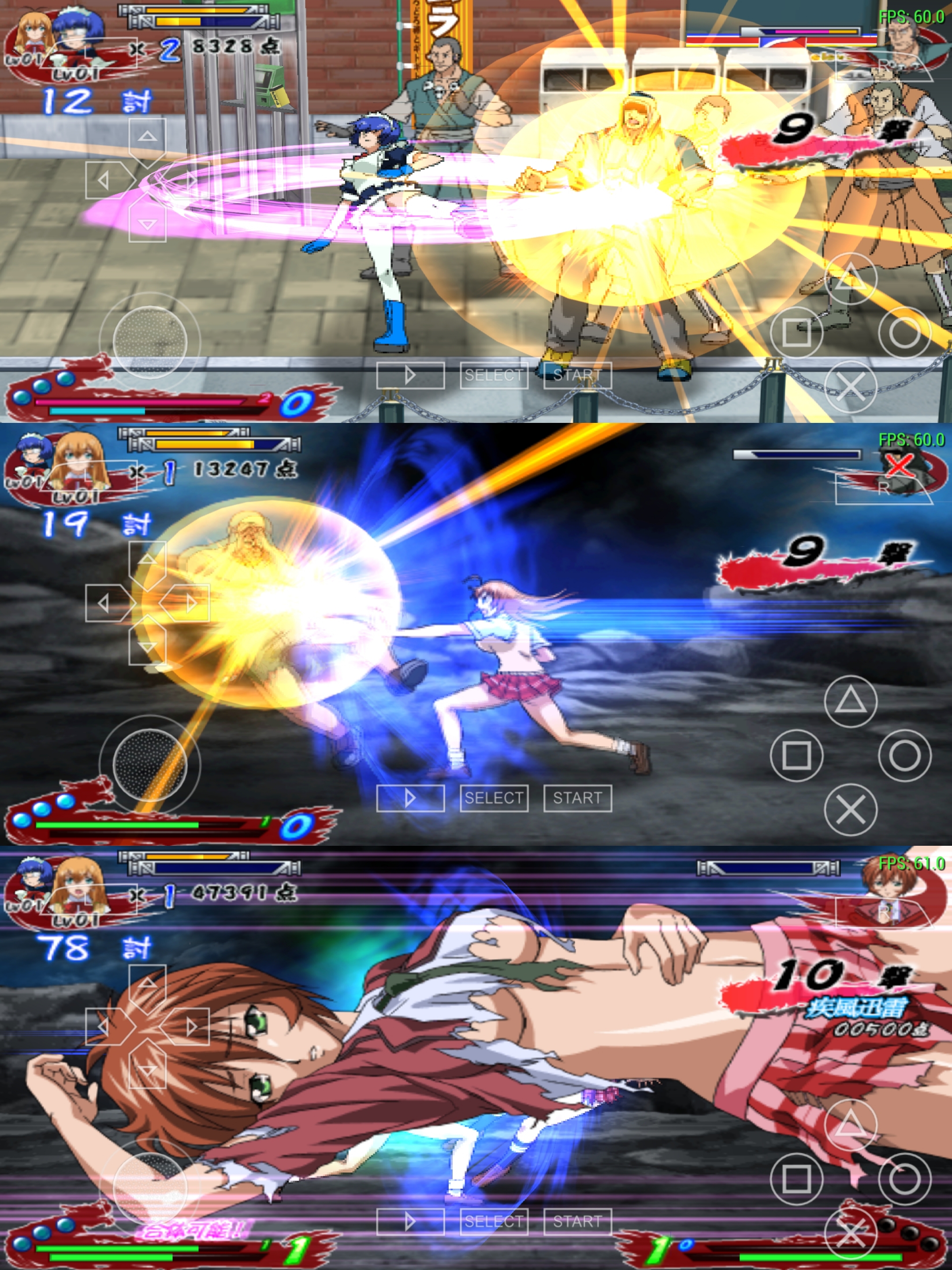This screenshot has width=952, height=1270.
Task: Tap D-pad right arrow in the 13247-point screenshot
Action: [x=190, y=603]
